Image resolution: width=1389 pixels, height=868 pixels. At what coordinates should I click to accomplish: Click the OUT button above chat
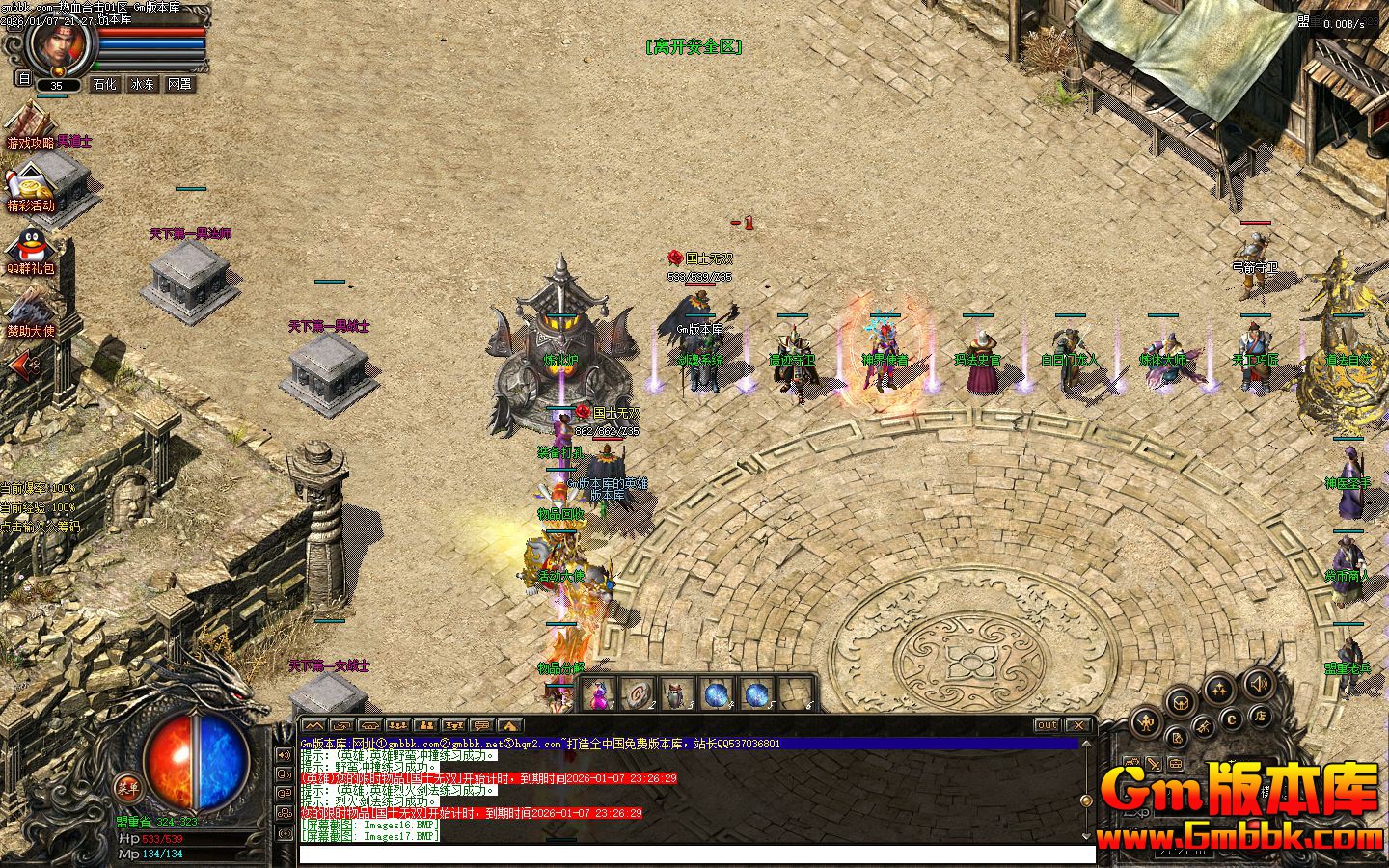click(x=1047, y=725)
